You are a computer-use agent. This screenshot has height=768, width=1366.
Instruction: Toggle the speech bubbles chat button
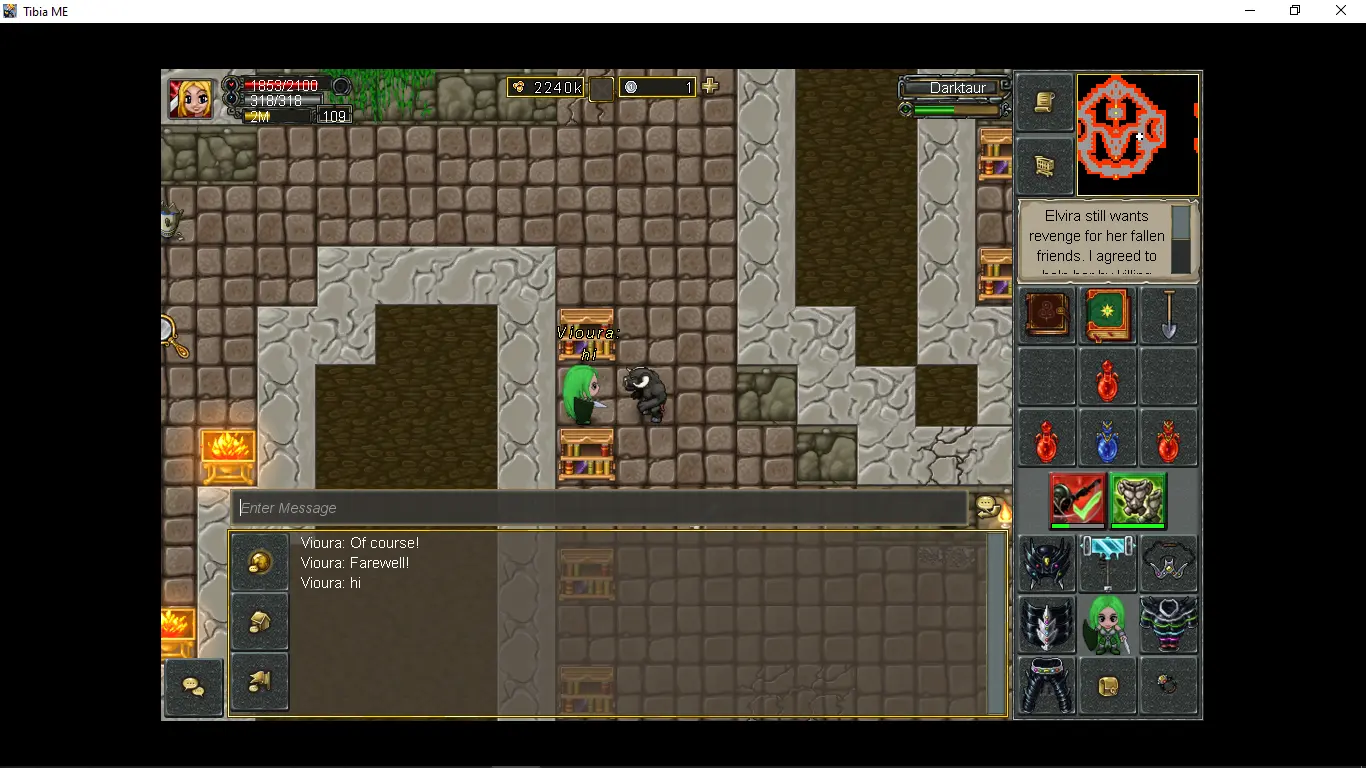193,687
